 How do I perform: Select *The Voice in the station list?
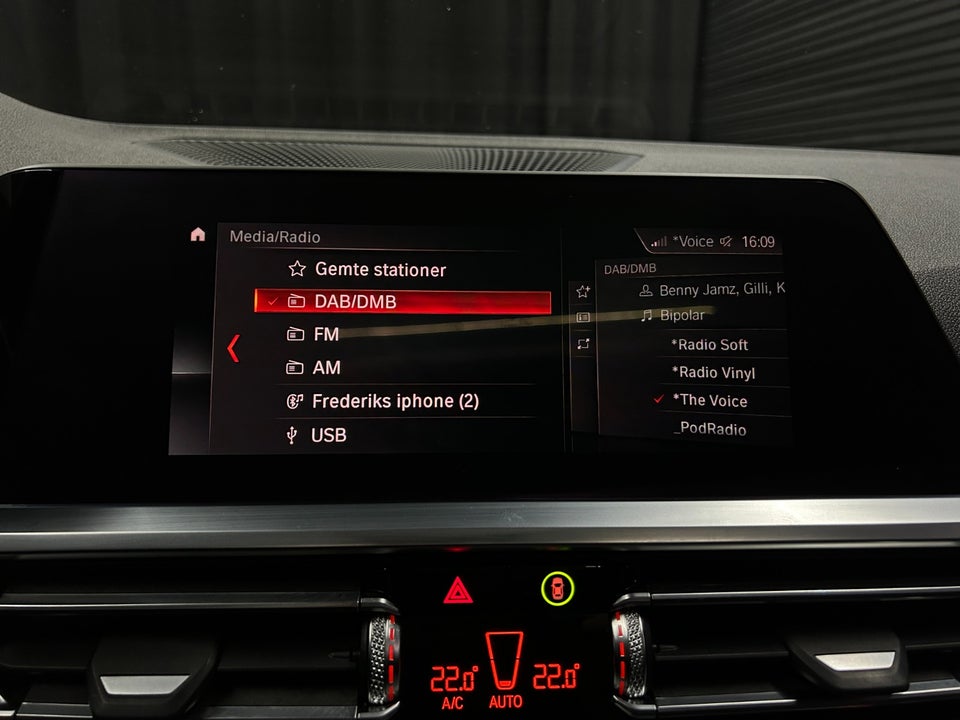709,401
